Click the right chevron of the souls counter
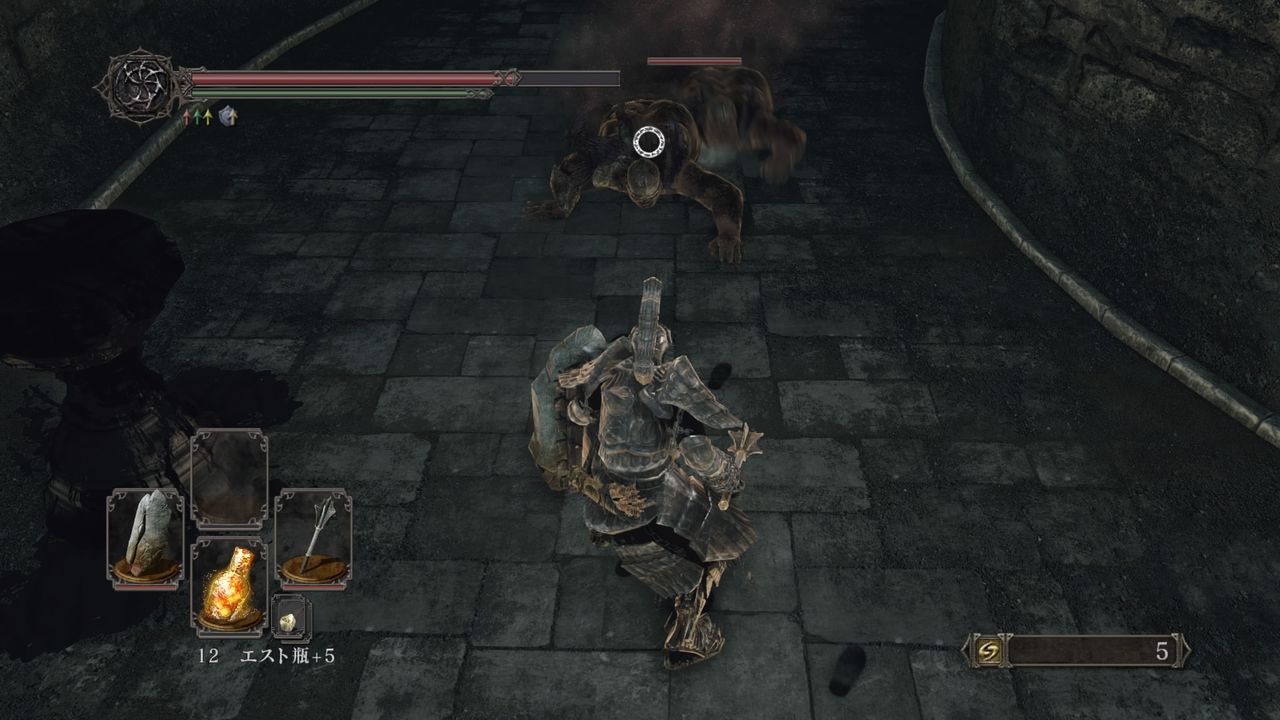Image resolution: width=1280 pixels, height=720 pixels. pyautogui.click(x=1186, y=650)
